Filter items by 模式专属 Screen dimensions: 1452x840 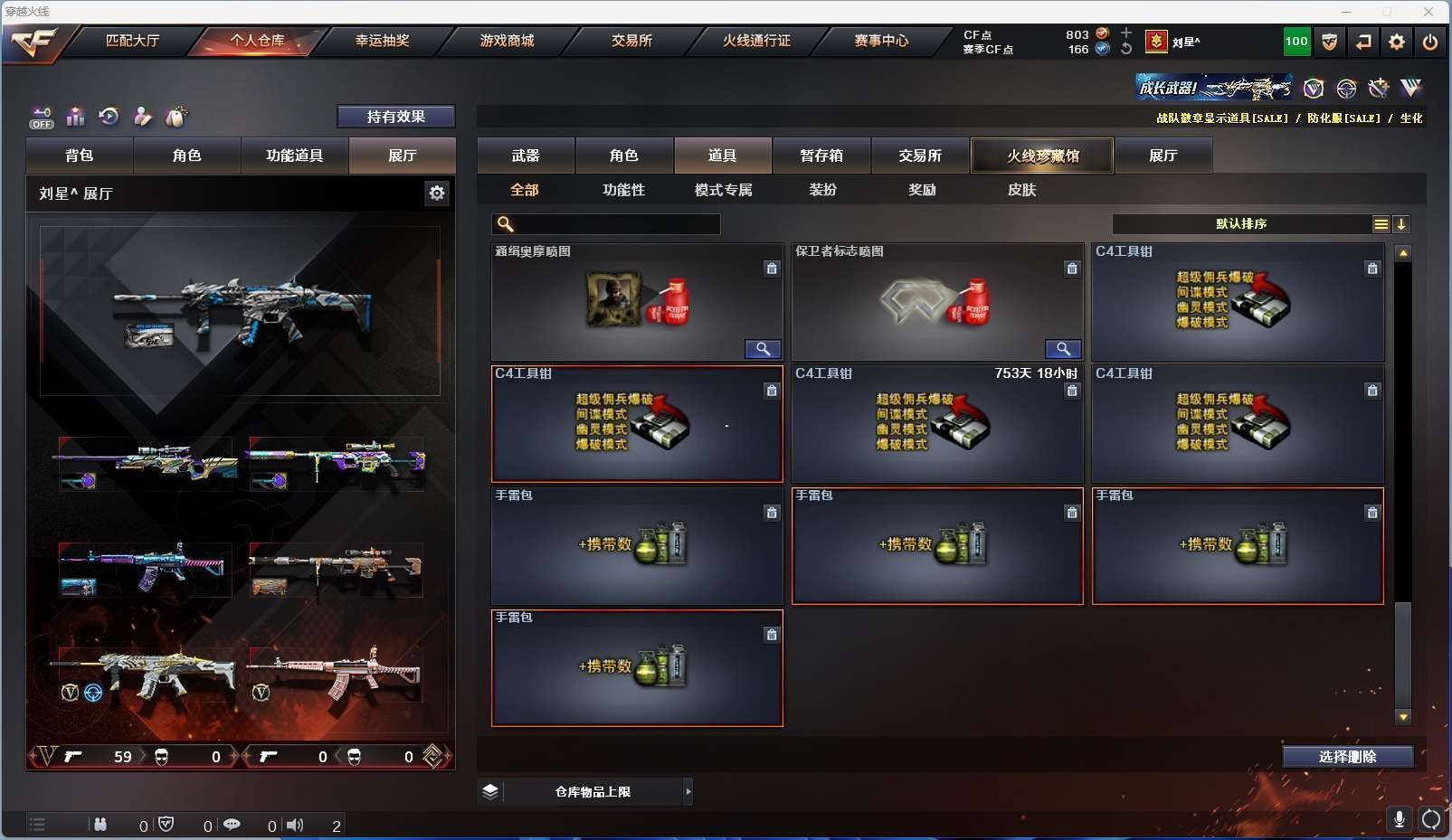coord(723,190)
